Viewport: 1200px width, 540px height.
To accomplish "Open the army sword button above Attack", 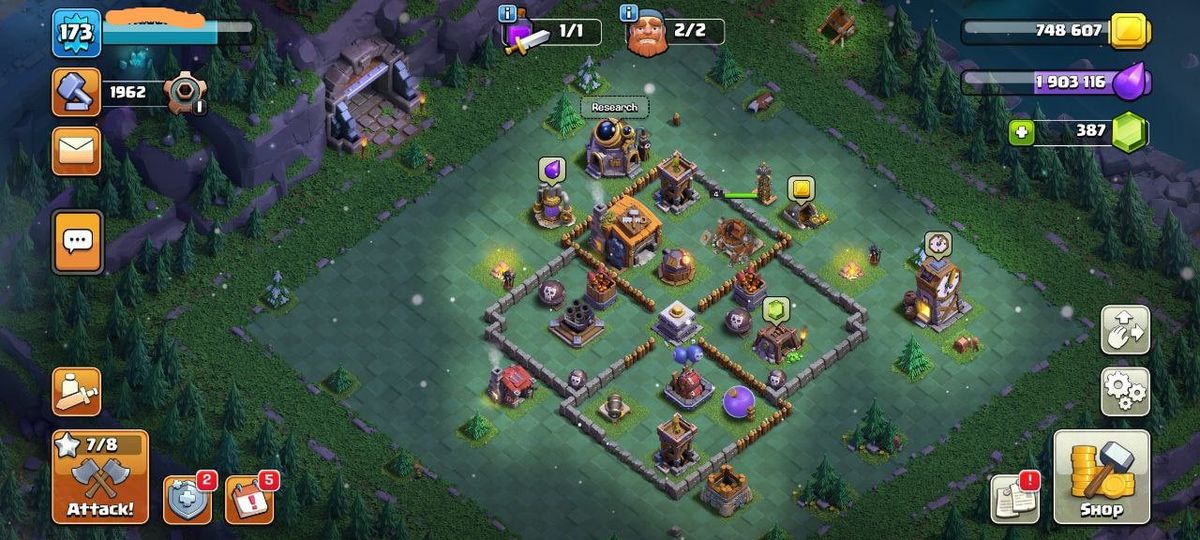I will (x=77, y=391).
